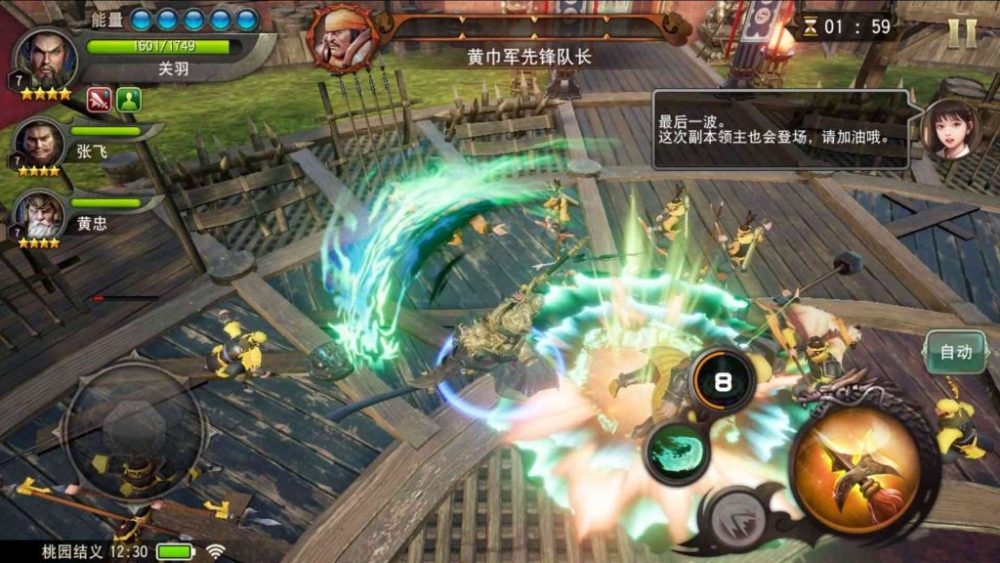Tap the virtual movement joystick
The height and width of the screenshot is (563, 1000).
(x=133, y=431)
